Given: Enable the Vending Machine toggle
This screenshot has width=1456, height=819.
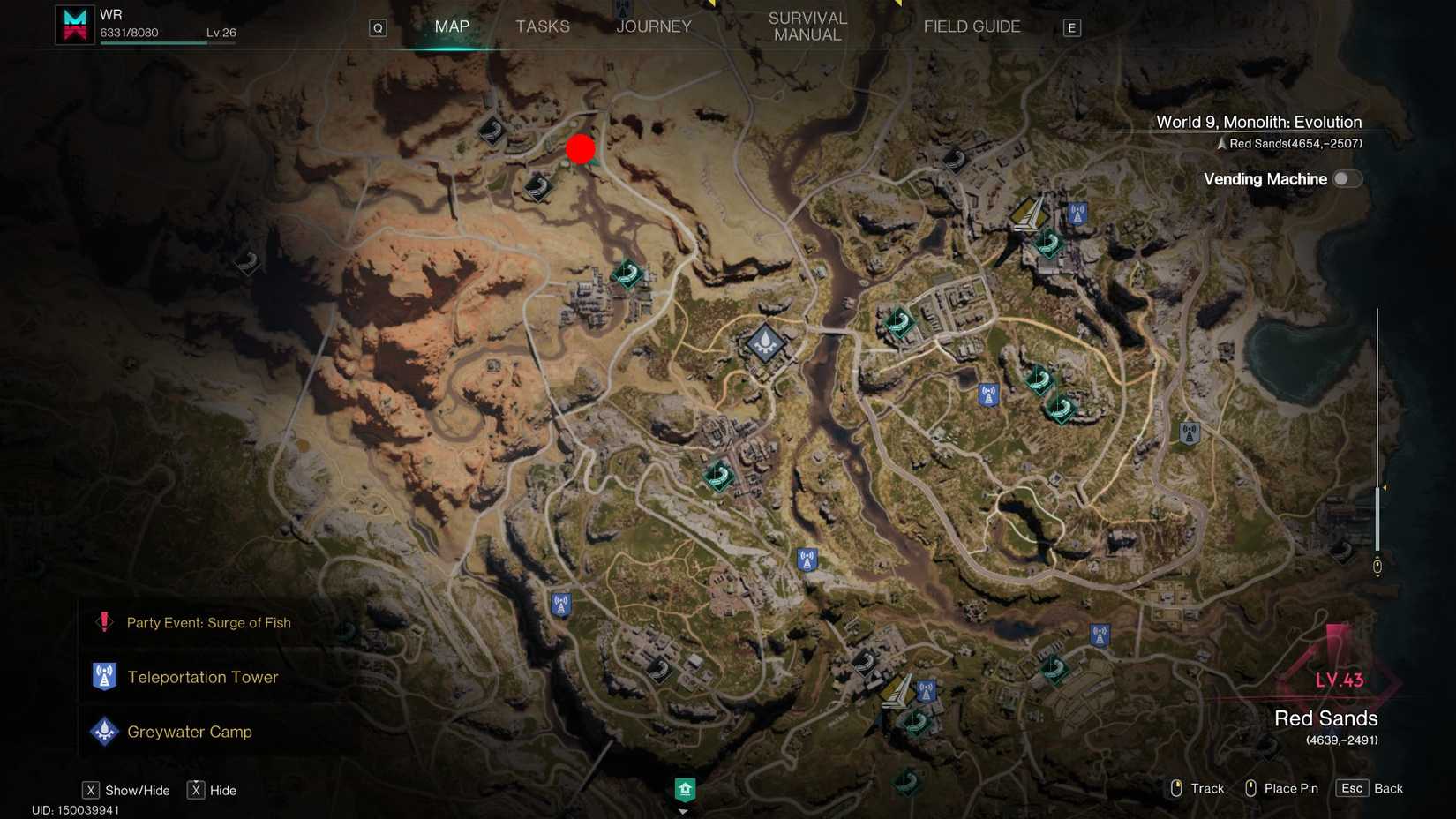Looking at the screenshot, I should coord(1347,178).
